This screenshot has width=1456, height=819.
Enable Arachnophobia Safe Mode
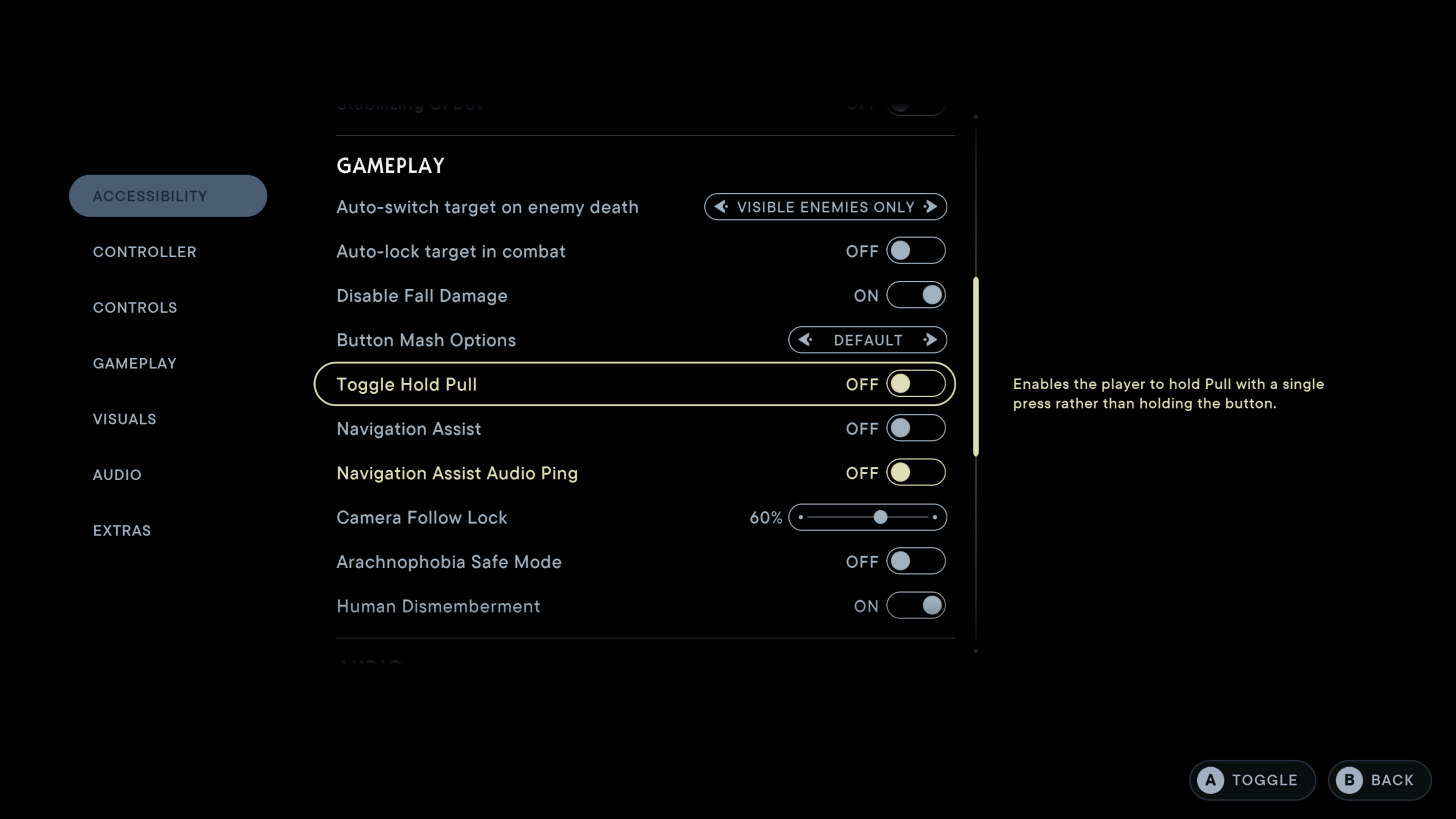point(916,561)
